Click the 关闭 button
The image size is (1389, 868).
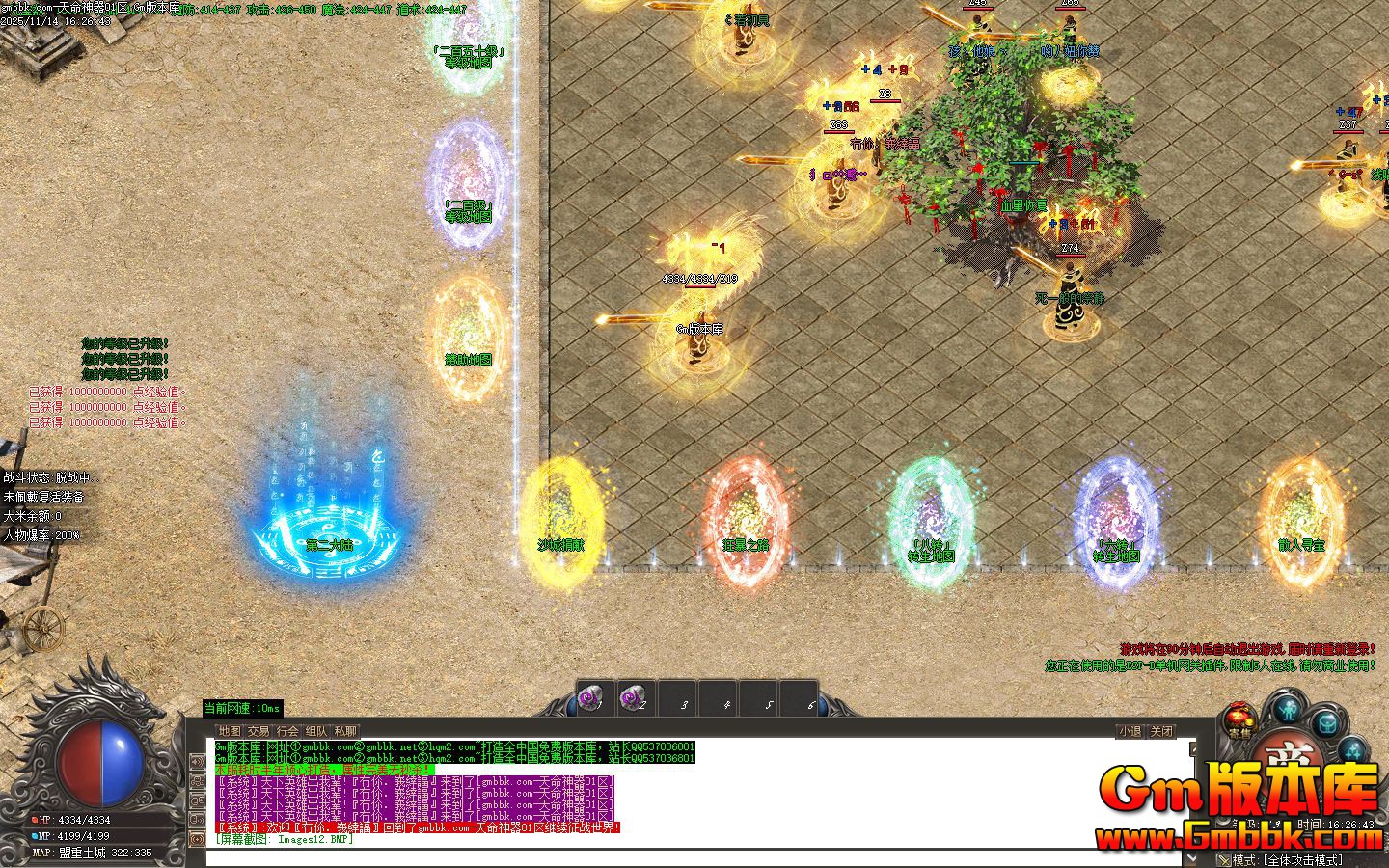tap(1161, 731)
